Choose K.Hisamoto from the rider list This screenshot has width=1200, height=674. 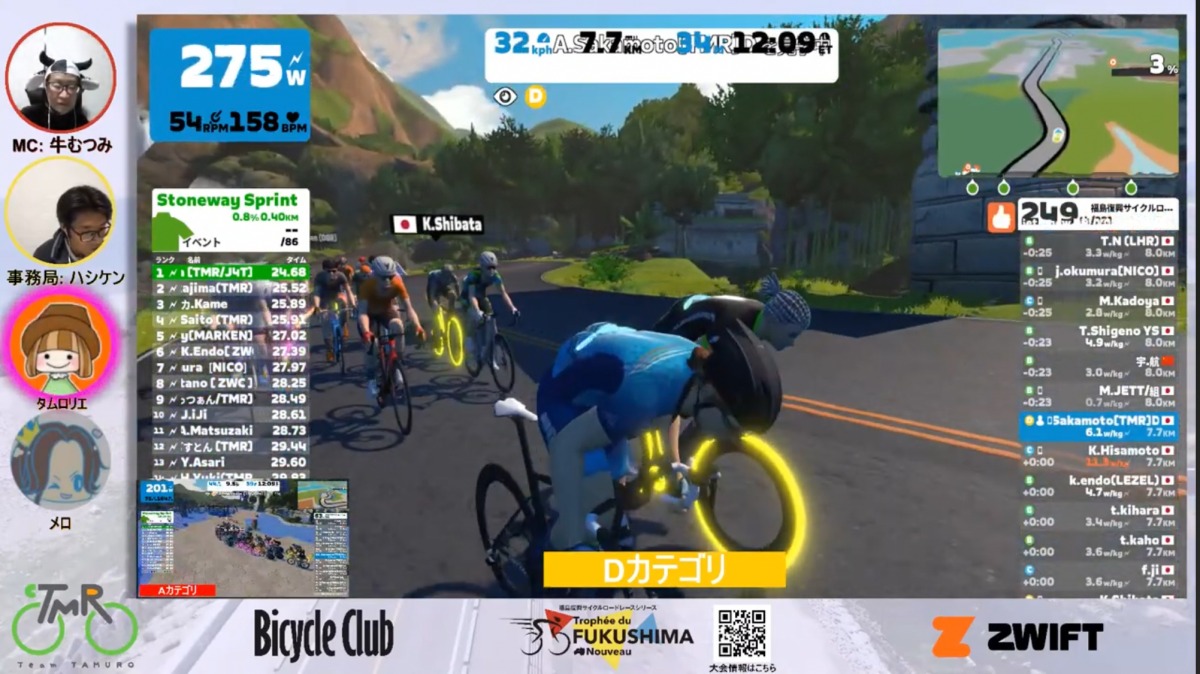[x=1098, y=457]
